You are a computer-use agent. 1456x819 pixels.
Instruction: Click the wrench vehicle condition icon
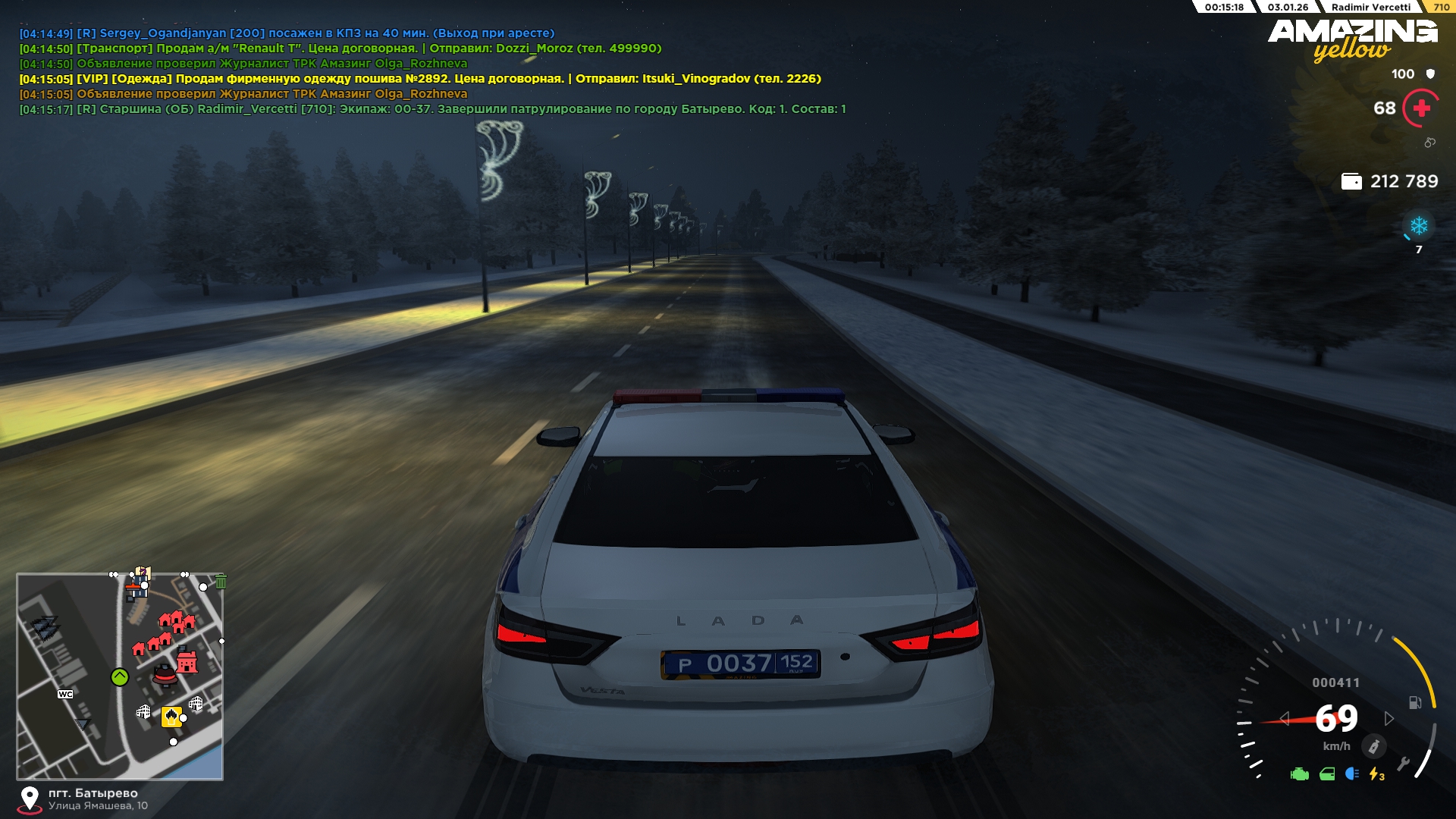tap(1403, 764)
